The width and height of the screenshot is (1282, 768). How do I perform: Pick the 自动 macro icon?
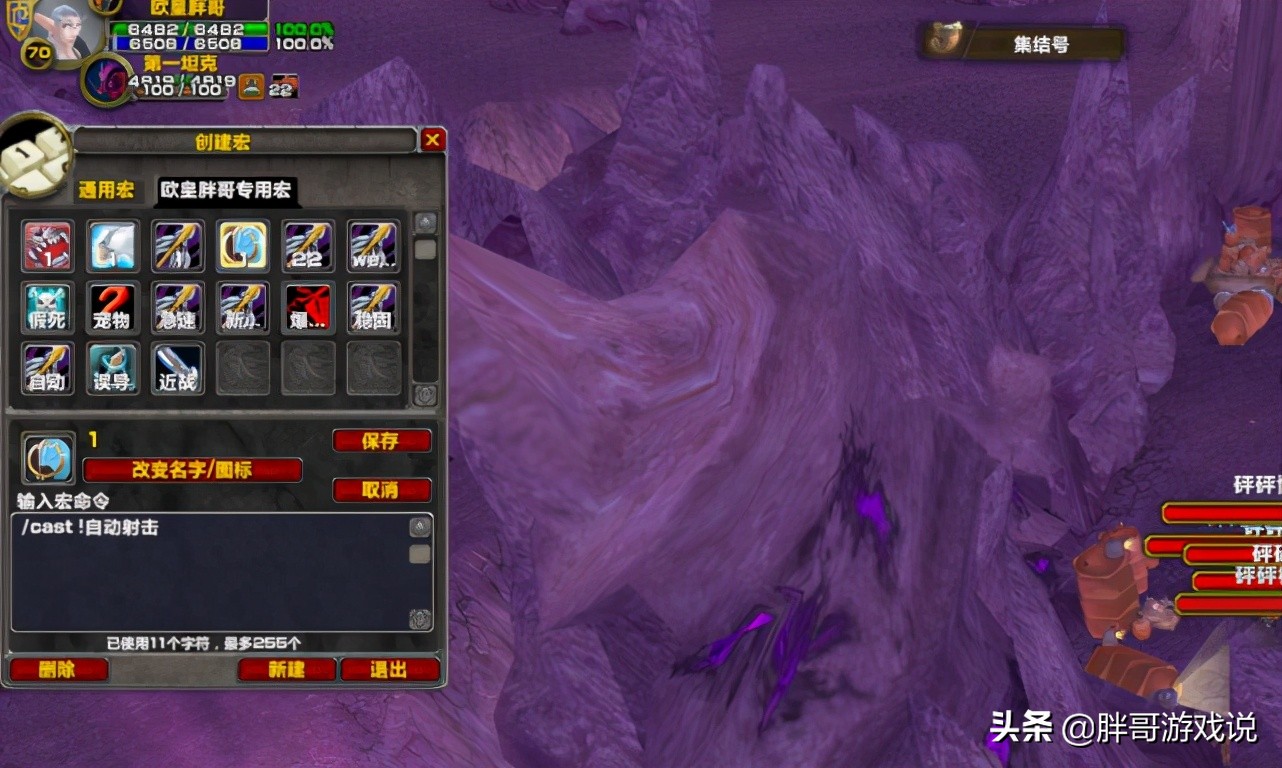pos(48,368)
